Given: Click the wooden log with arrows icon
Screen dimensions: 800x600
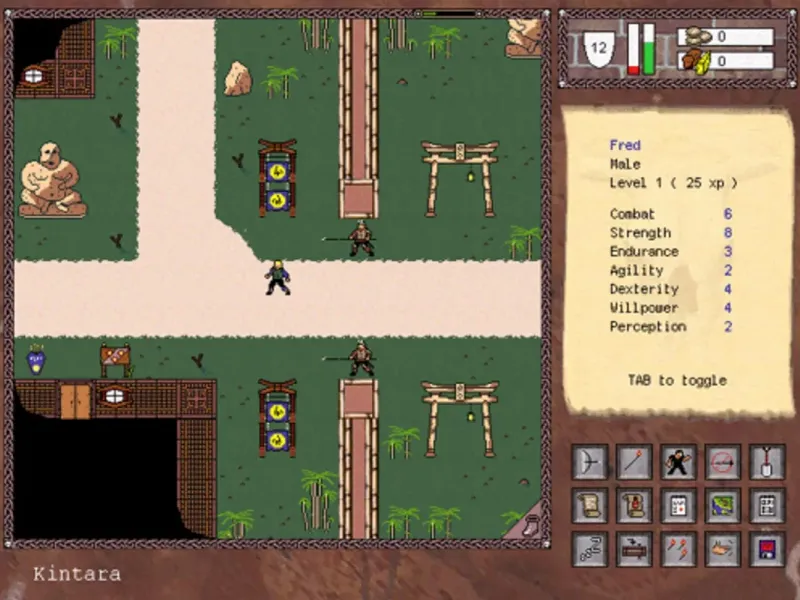Looking at the screenshot, I should [x=633, y=548].
